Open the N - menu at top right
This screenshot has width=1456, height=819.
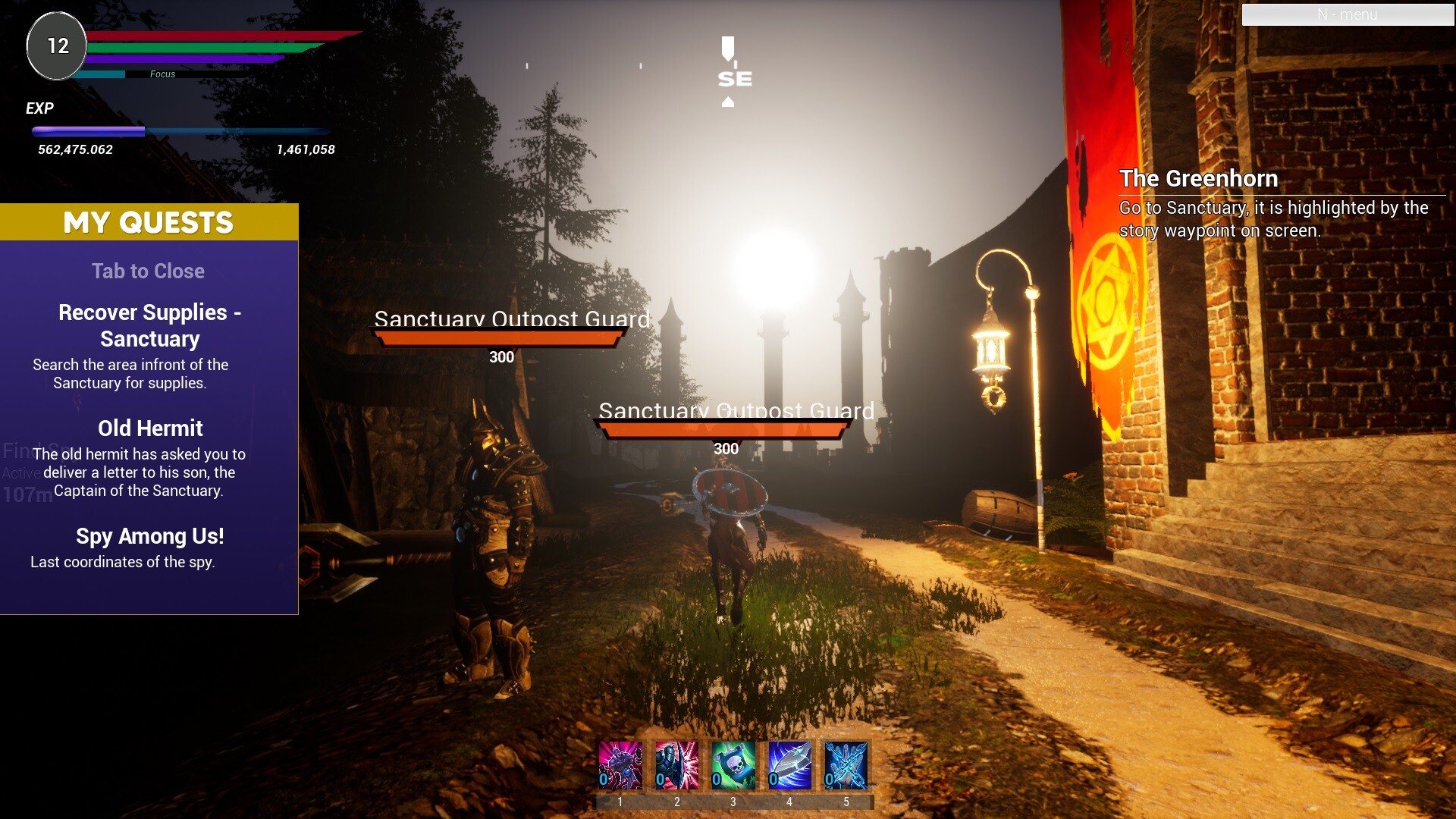1348,14
